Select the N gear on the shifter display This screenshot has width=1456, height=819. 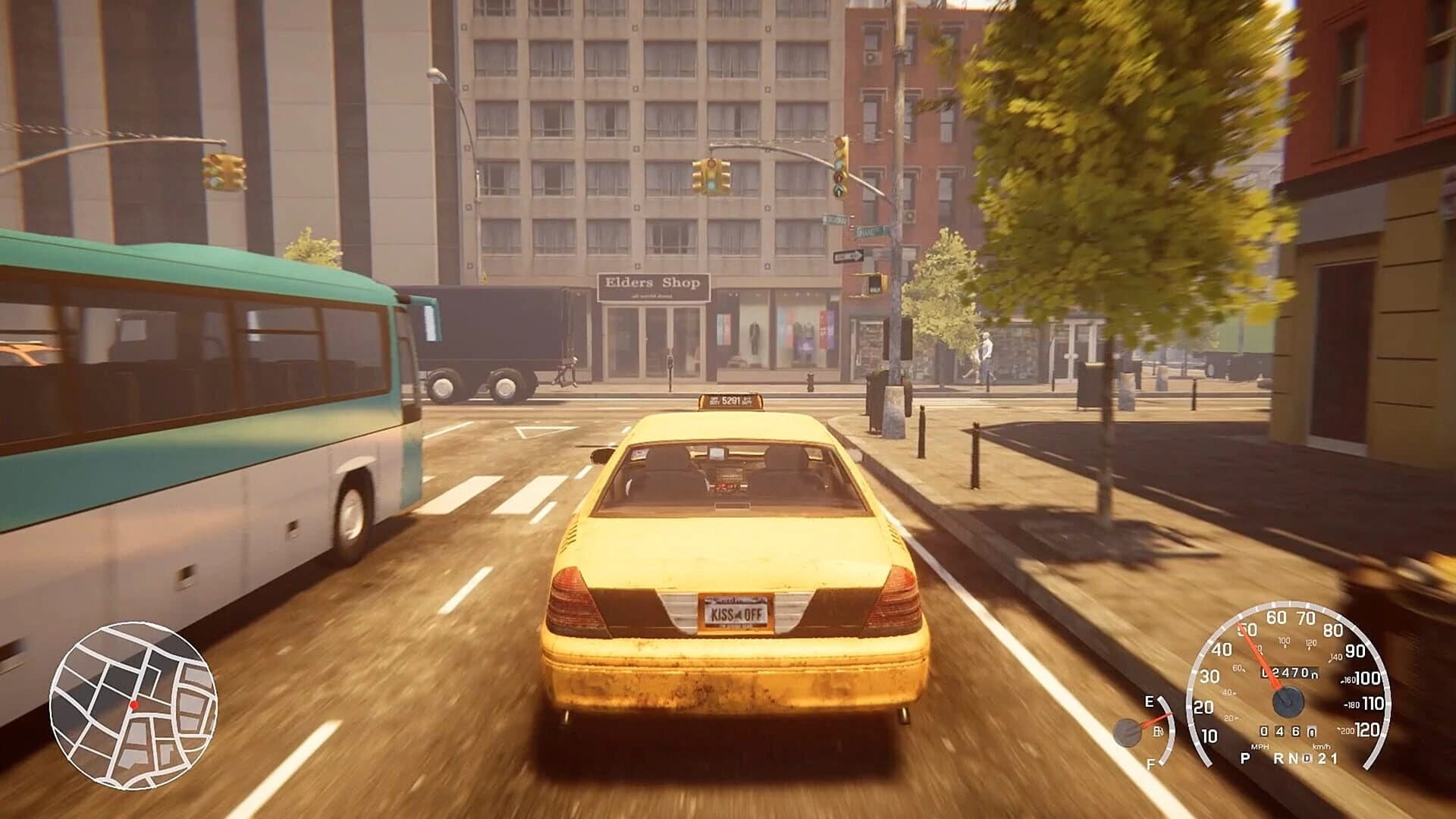[1294, 758]
